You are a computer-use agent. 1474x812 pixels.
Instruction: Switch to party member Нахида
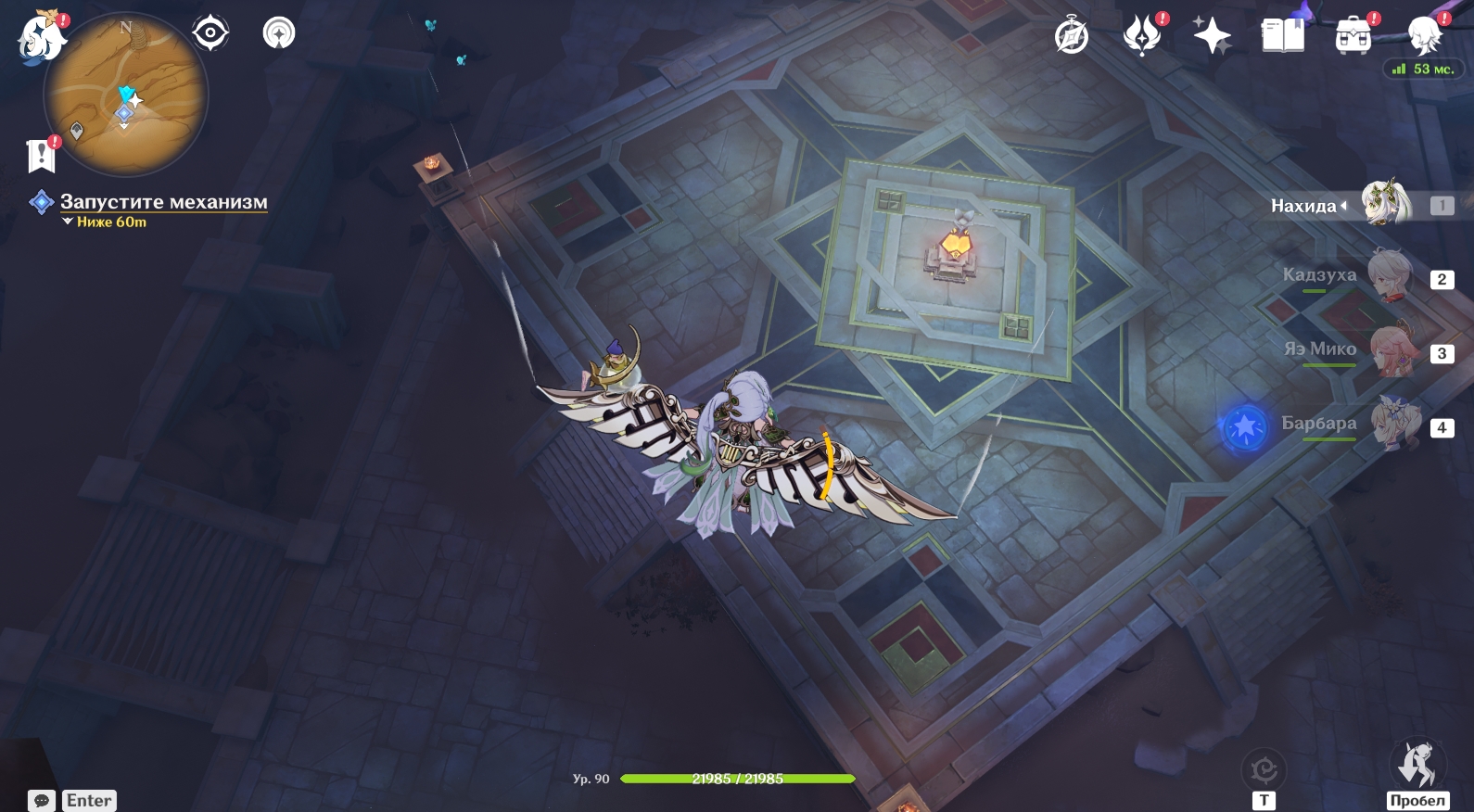click(1386, 205)
